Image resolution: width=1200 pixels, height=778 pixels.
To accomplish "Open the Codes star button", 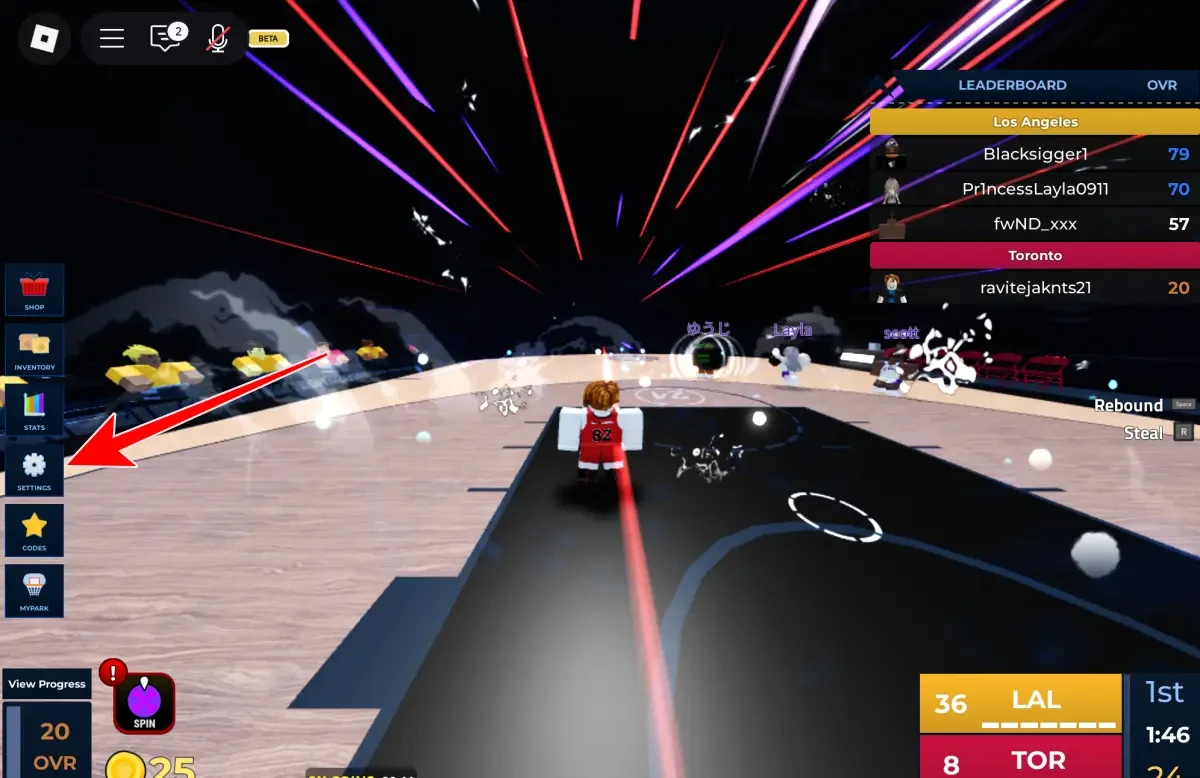I will click(x=35, y=529).
